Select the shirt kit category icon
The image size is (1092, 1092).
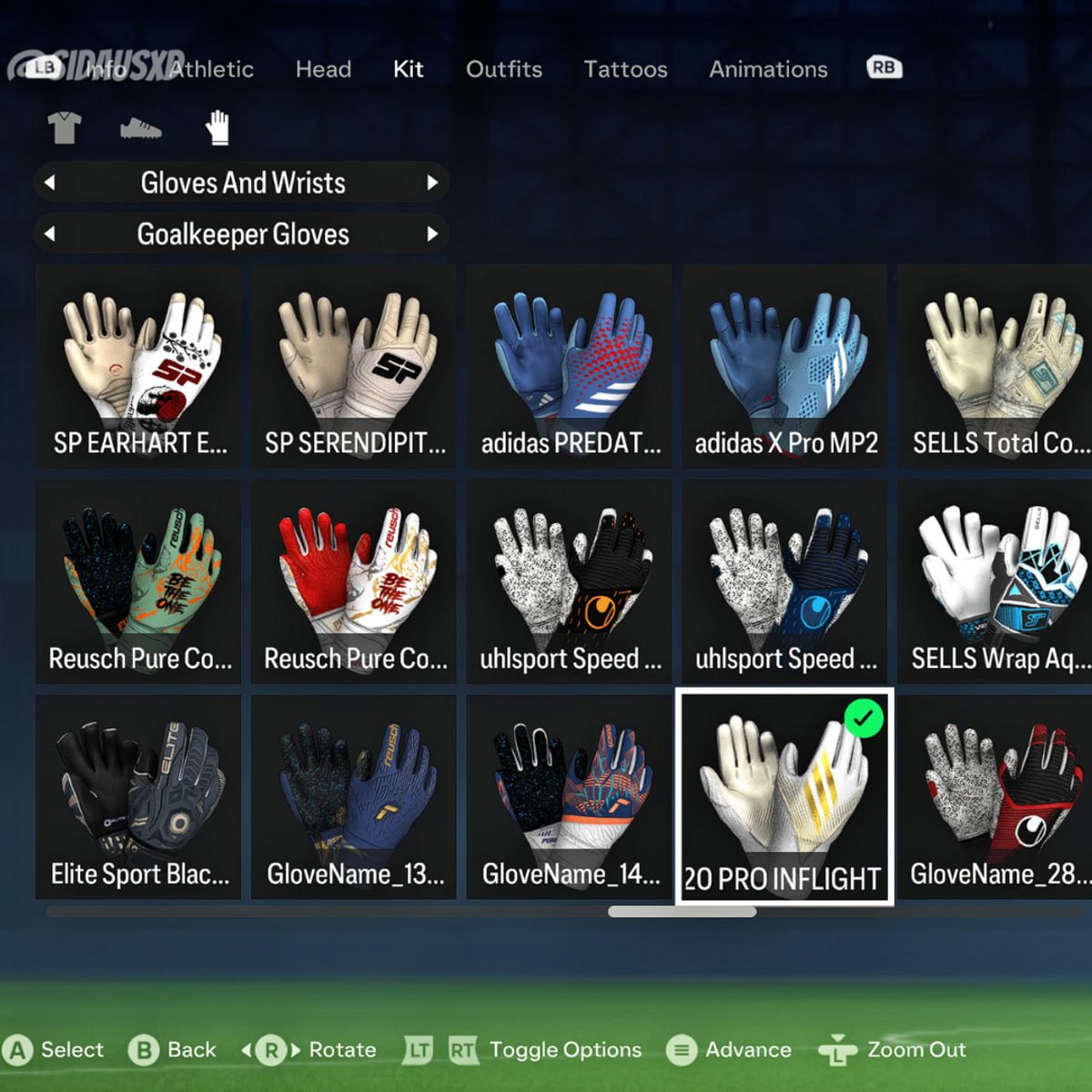click(x=64, y=128)
